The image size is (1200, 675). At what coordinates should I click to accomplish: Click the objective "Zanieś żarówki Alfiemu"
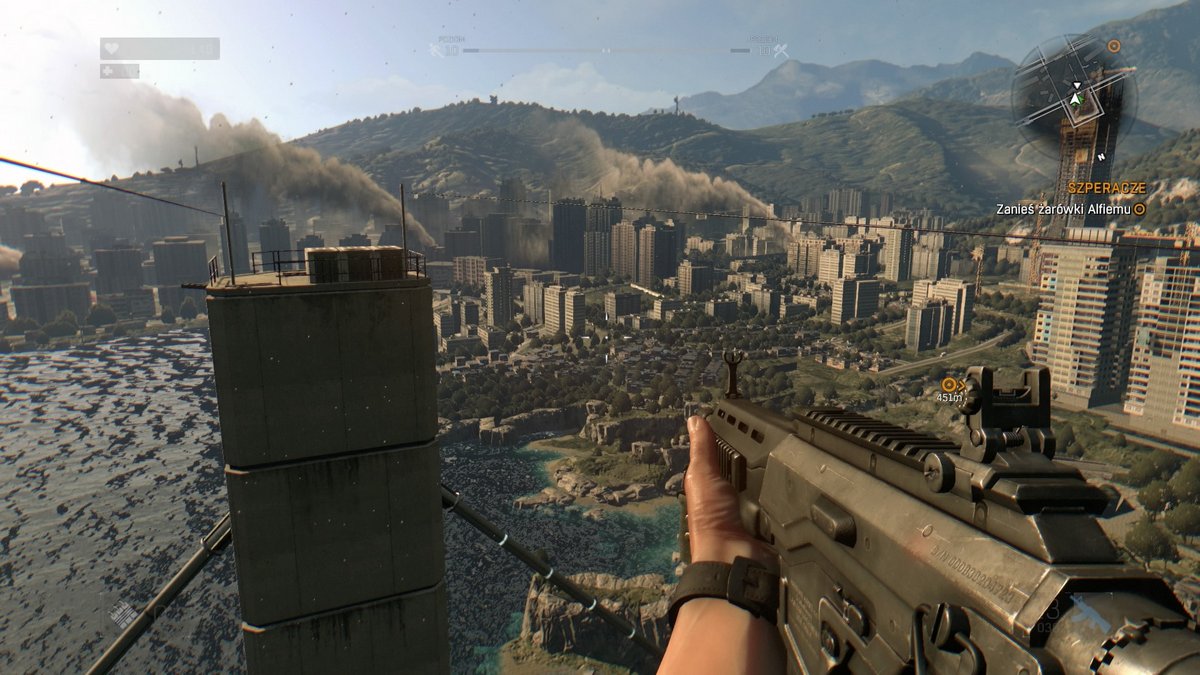pos(1063,209)
